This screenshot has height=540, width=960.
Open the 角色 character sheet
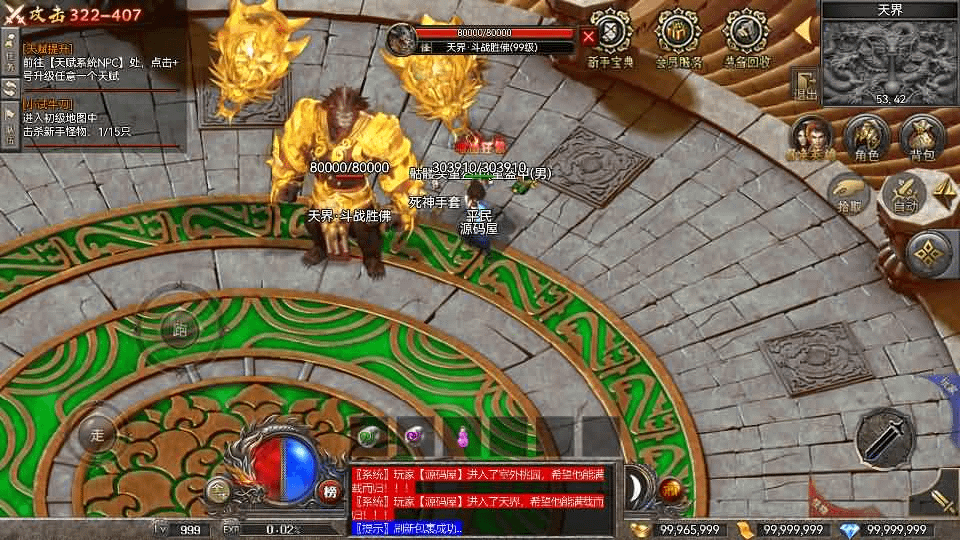(x=866, y=138)
